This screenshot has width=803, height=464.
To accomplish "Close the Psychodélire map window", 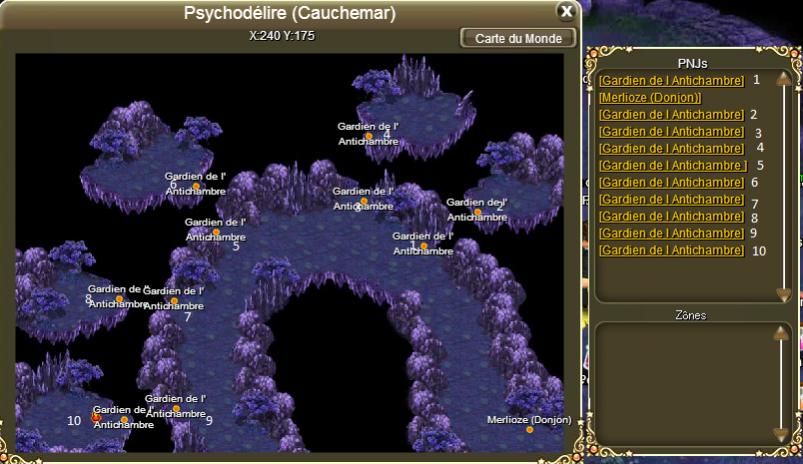I will click(566, 12).
